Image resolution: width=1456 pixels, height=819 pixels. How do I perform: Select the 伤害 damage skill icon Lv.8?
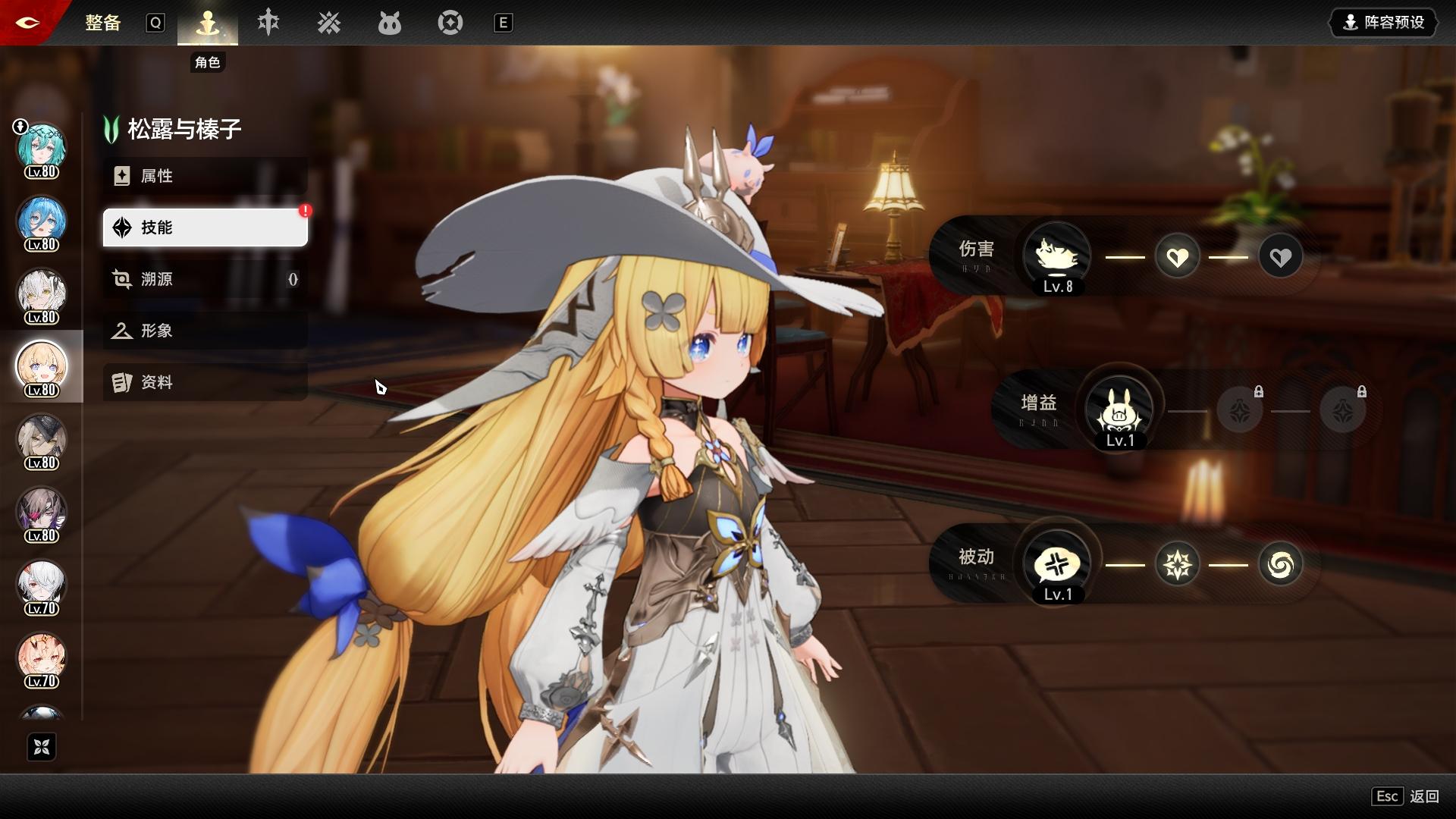click(1057, 256)
